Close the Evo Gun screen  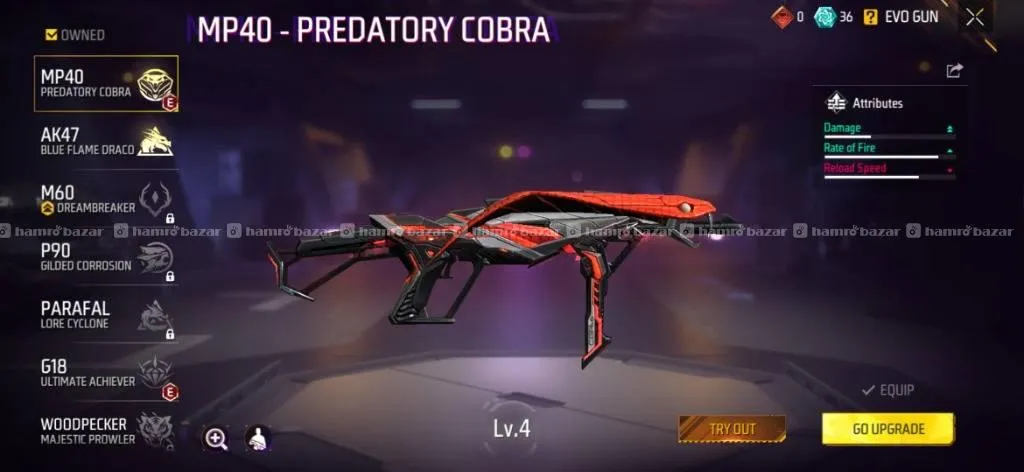click(975, 17)
